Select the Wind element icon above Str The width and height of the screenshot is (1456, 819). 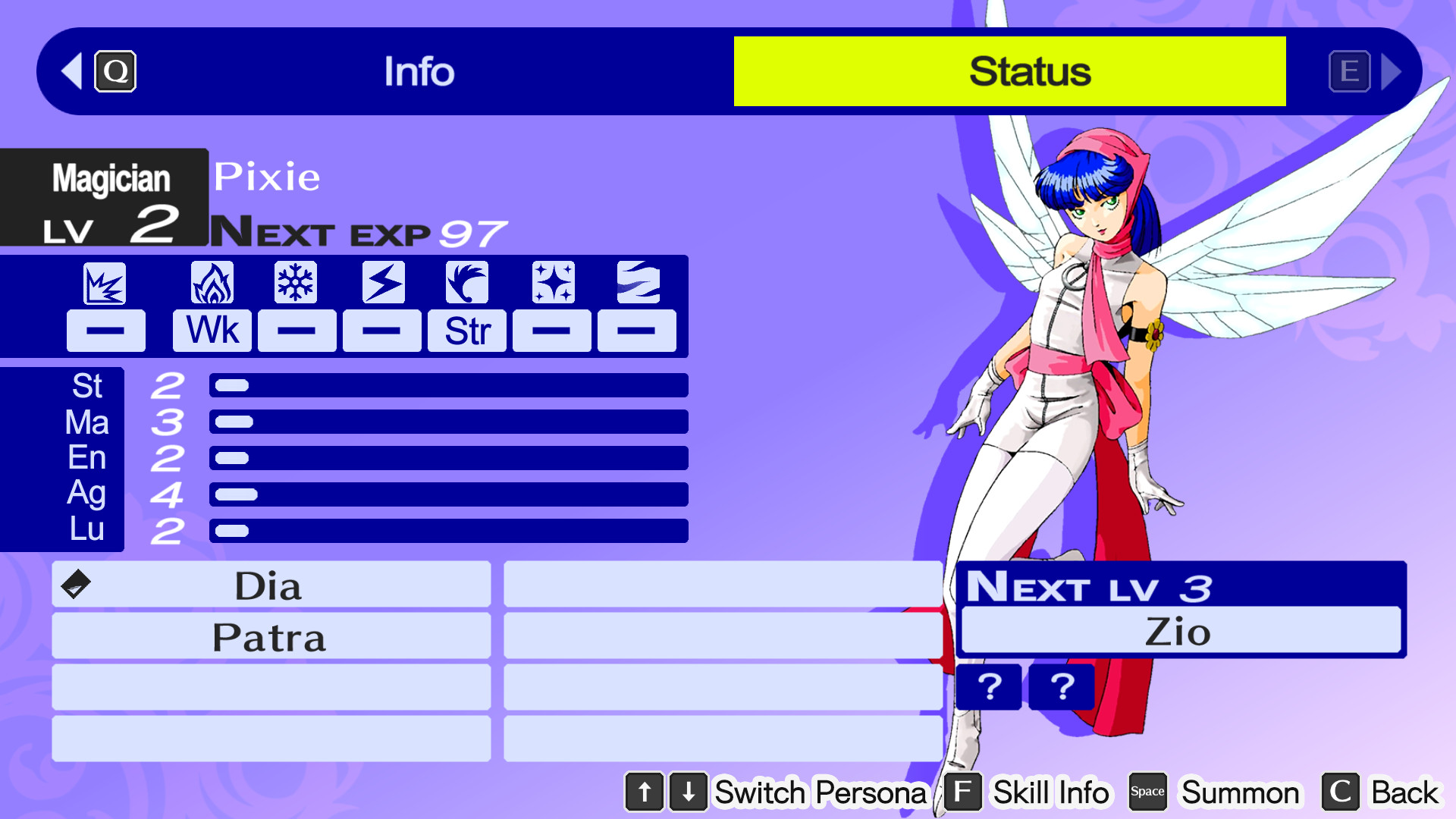pos(466,282)
